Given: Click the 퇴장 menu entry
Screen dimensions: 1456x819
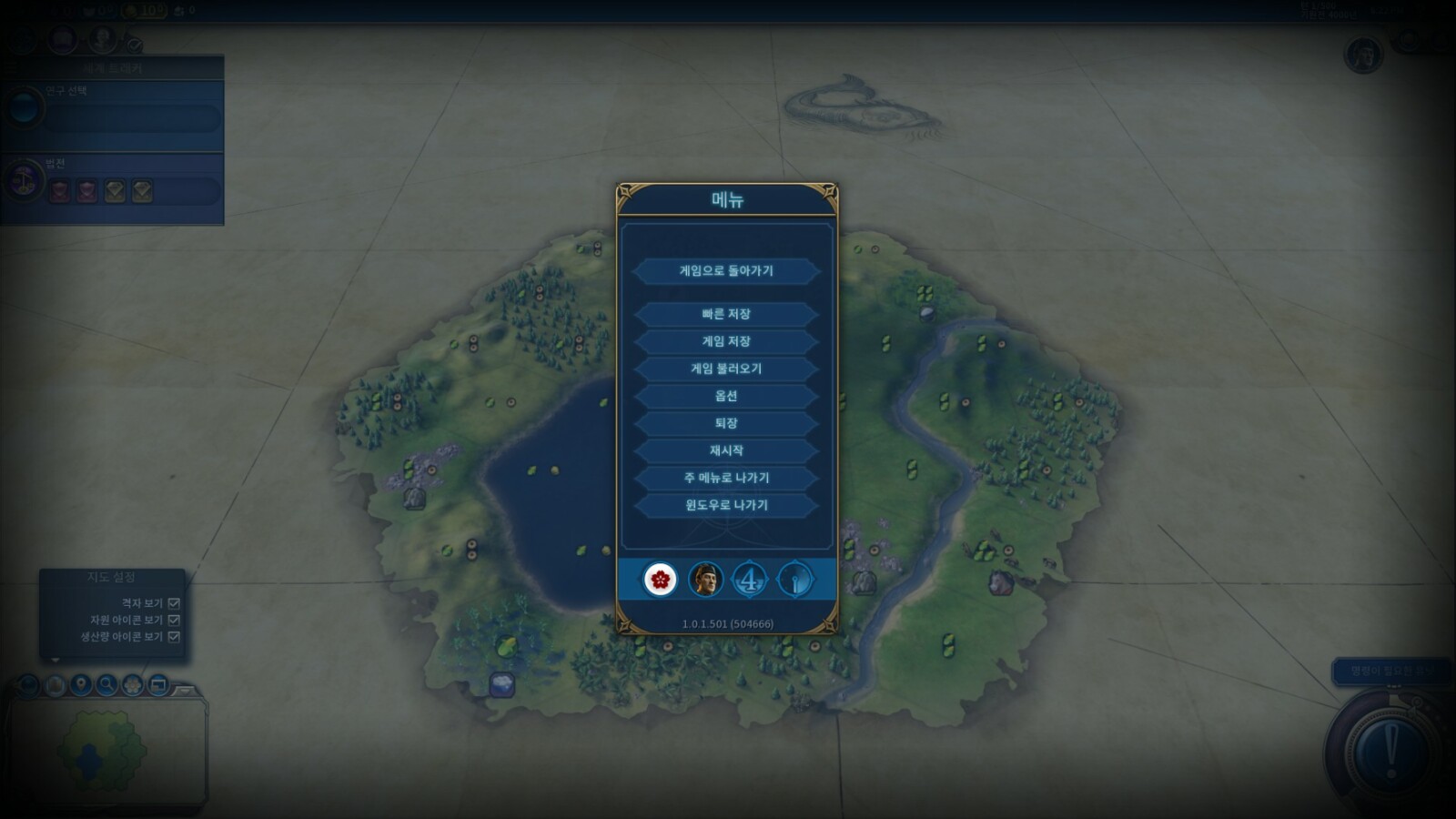Looking at the screenshot, I should [726, 423].
